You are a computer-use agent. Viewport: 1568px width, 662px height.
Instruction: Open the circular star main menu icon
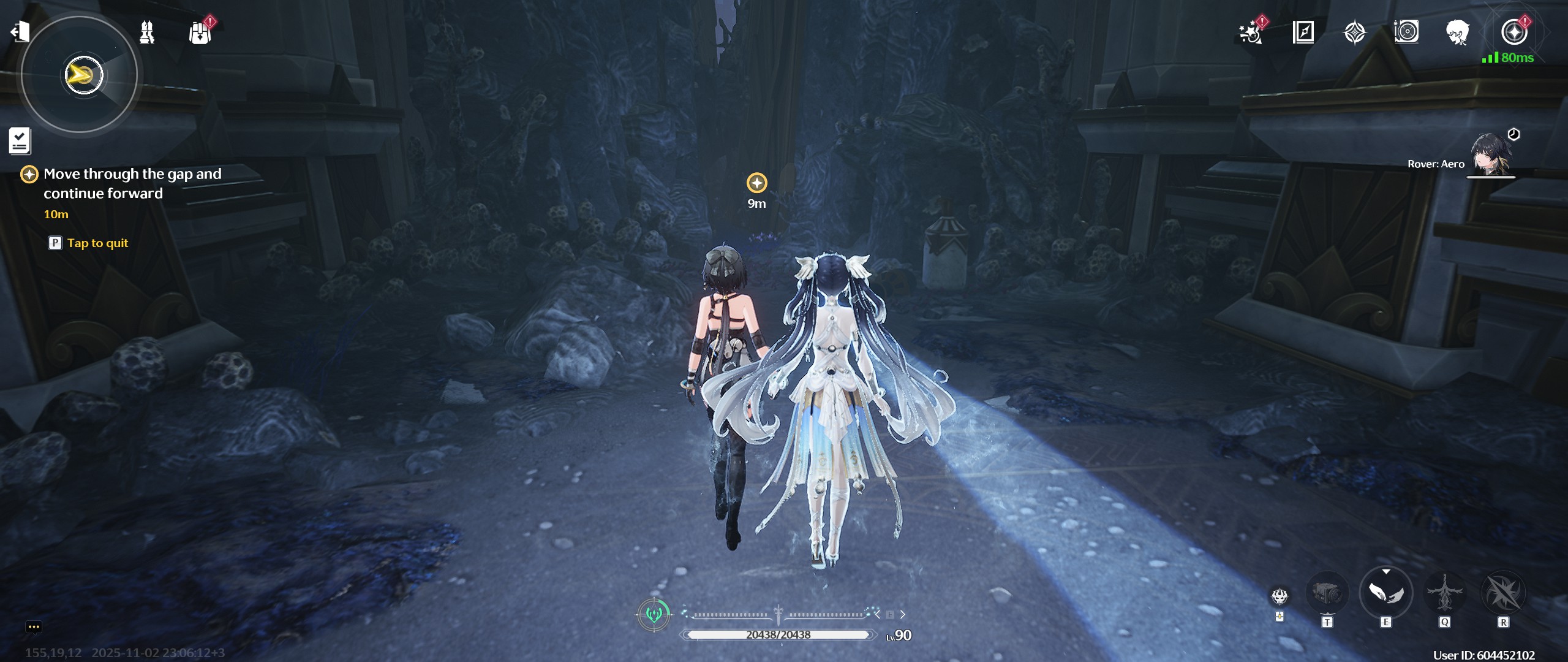(x=1514, y=32)
